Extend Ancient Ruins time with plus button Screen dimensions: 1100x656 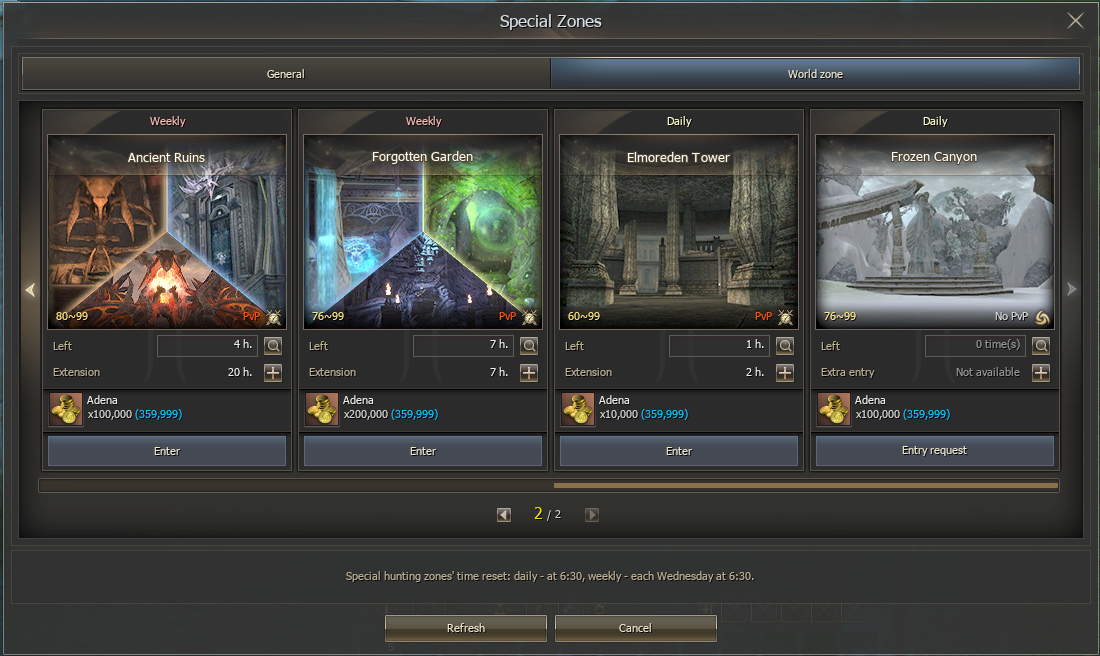273,373
